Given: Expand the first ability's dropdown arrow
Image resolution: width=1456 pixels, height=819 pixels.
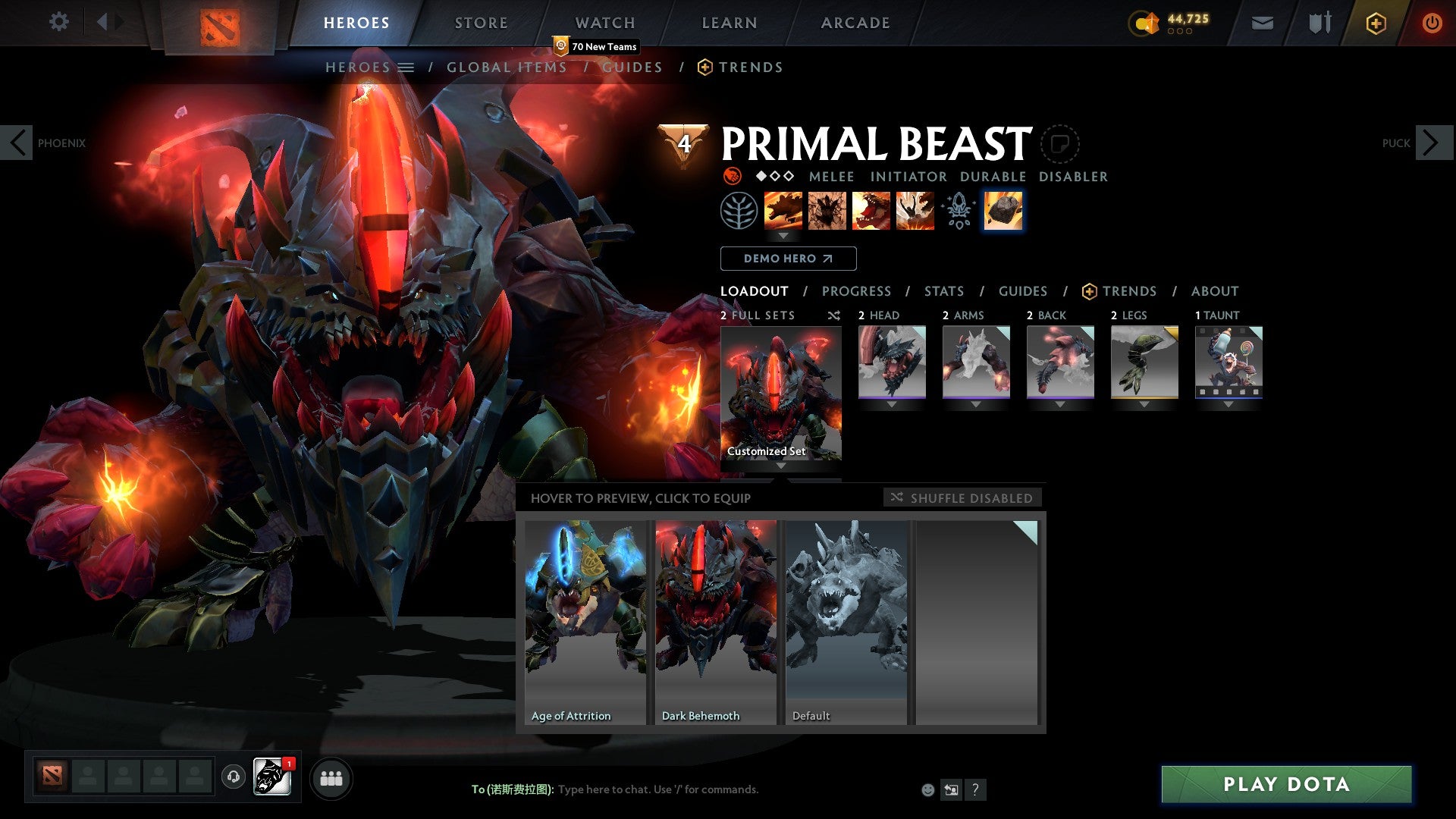Looking at the screenshot, I should tap(783, 236).
